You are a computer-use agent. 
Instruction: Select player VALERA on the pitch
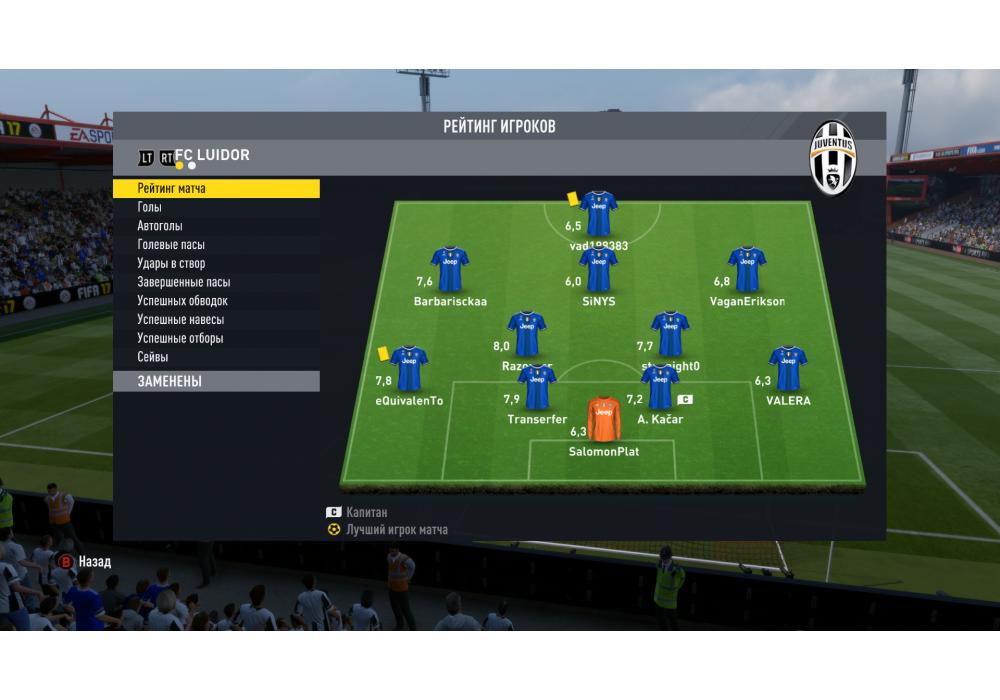coord(788,369)
